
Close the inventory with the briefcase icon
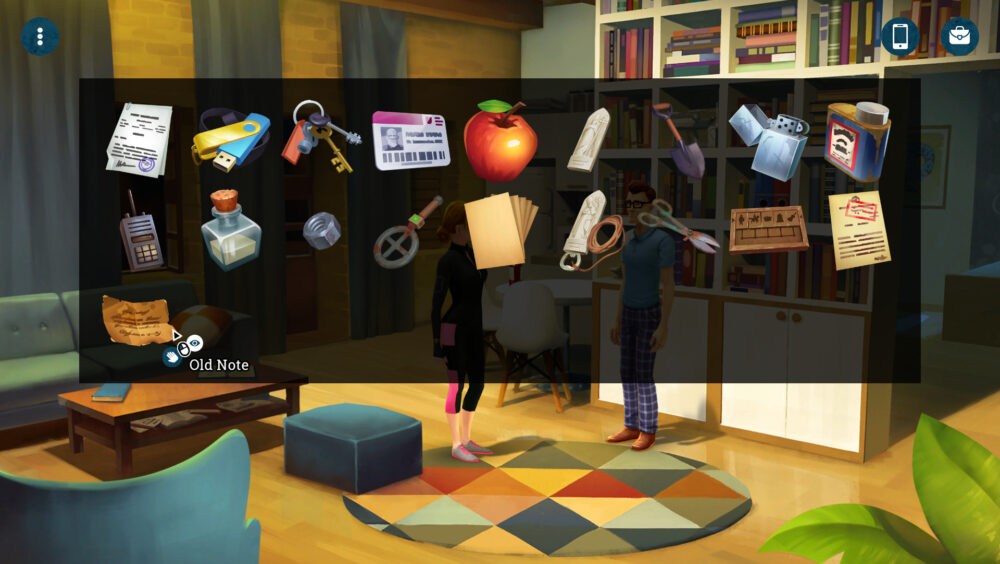[959, 37]
